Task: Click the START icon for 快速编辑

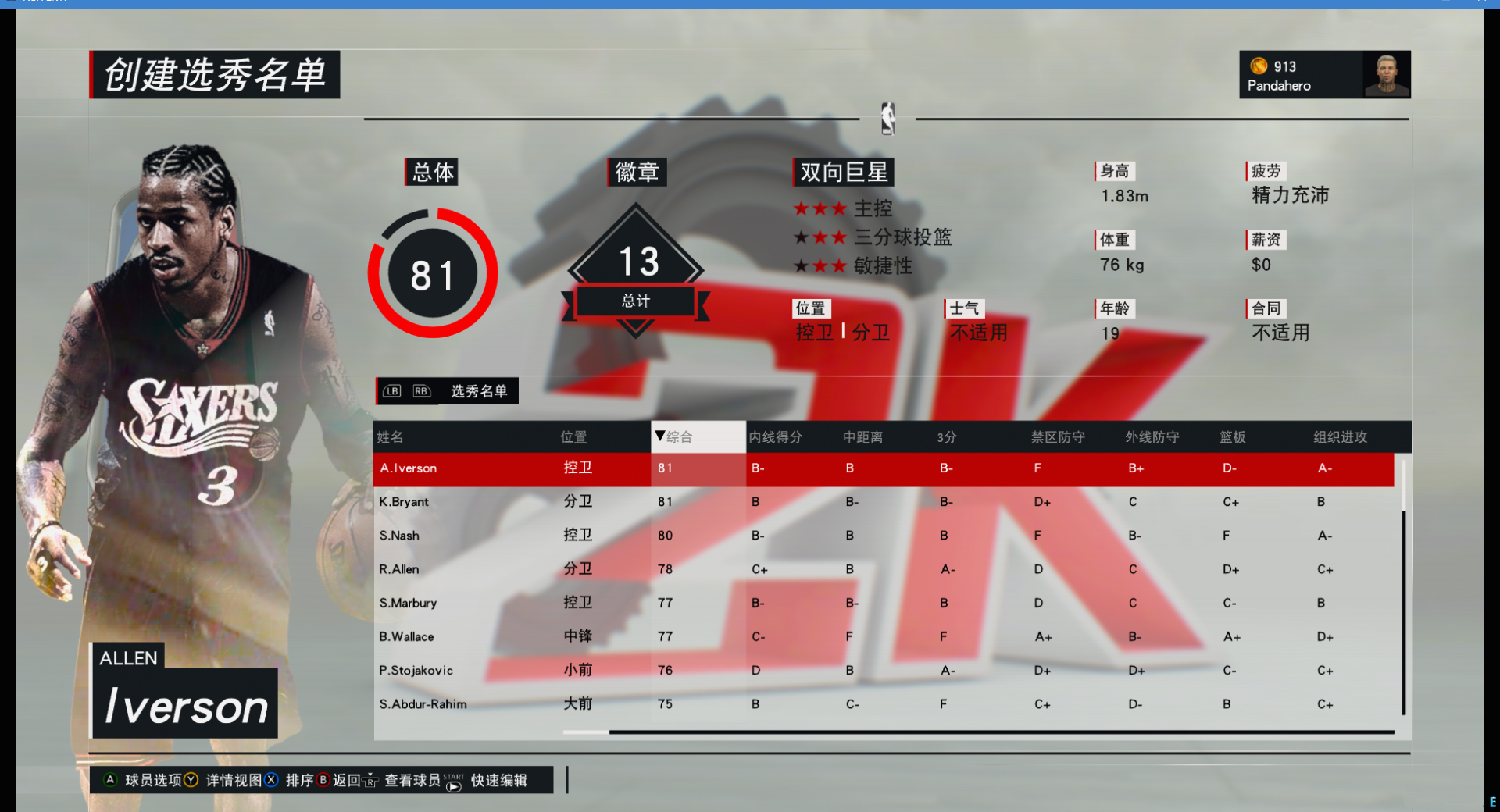Action: click(x=453, y=784)
